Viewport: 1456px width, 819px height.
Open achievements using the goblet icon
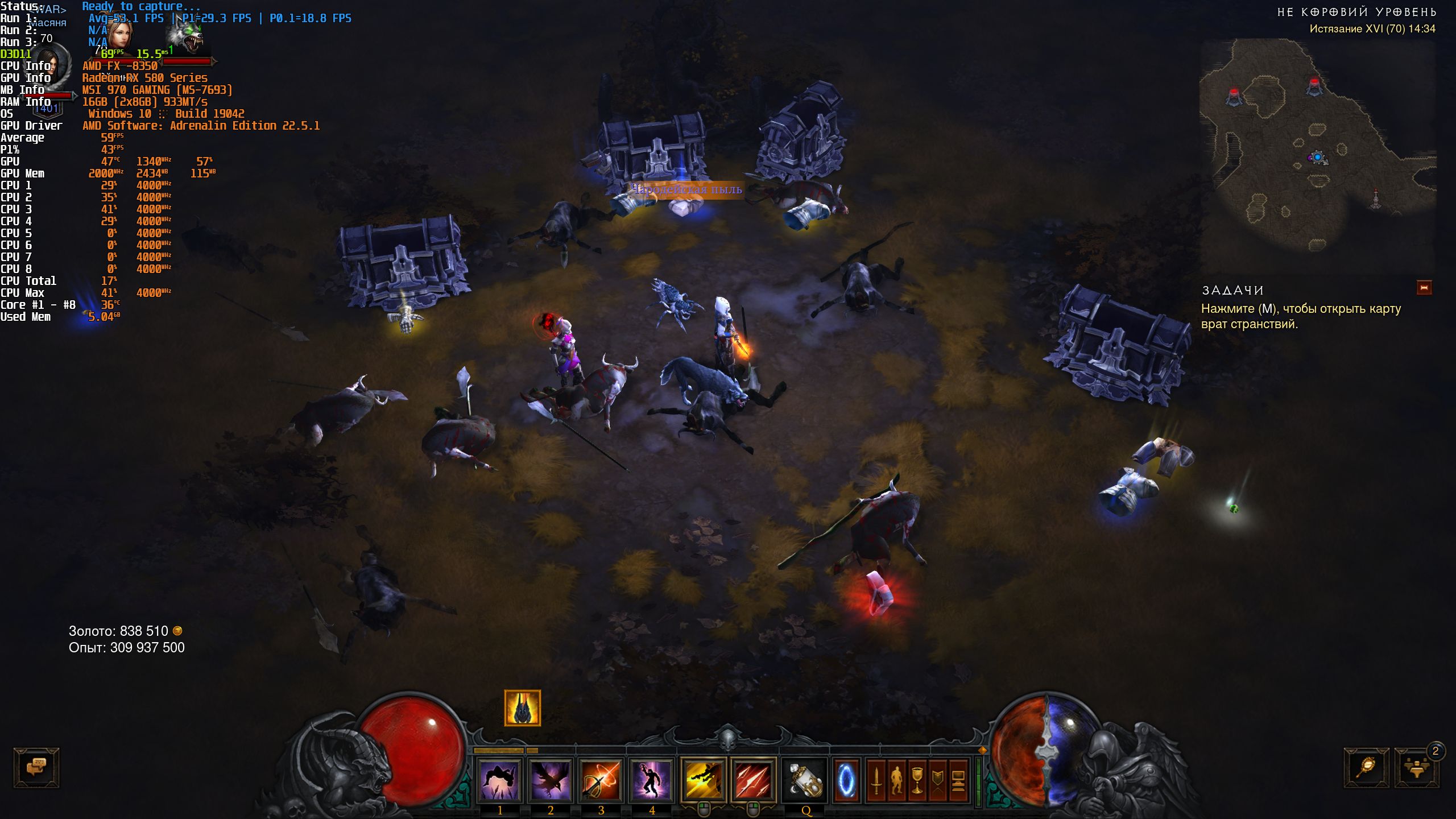pyautogui.click(x=917, y=781)
